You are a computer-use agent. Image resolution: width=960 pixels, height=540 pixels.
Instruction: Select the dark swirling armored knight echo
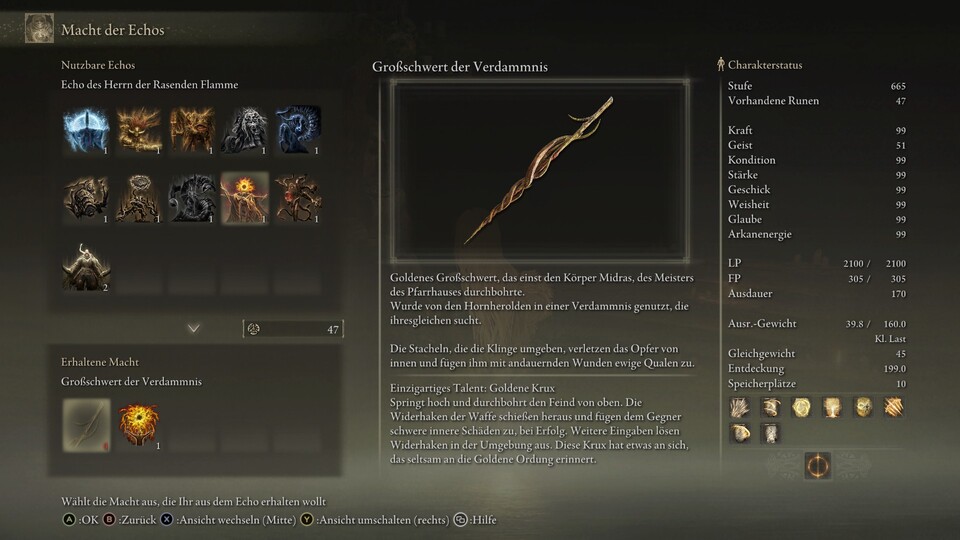(191, 197)
